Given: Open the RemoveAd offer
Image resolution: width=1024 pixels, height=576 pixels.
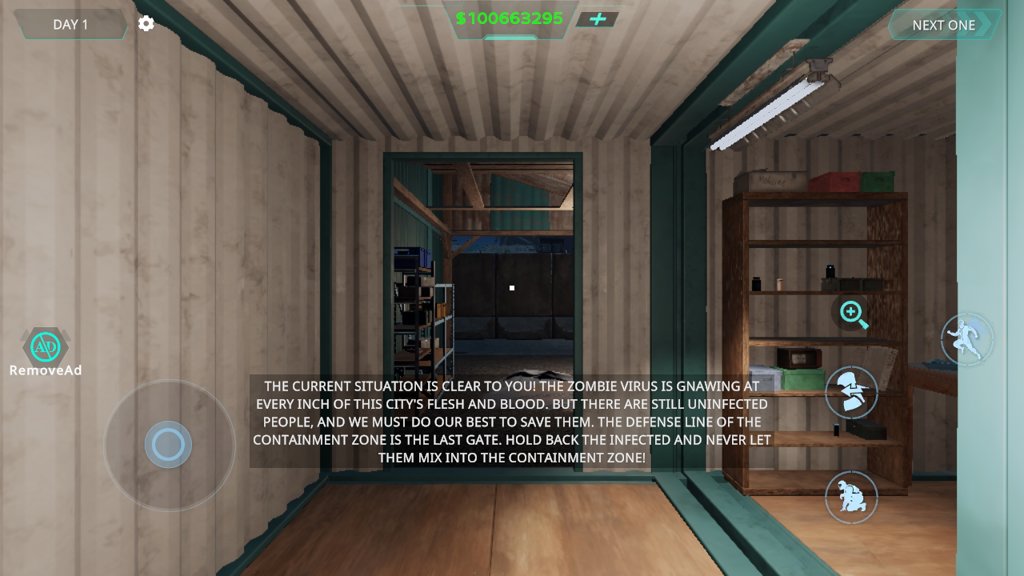Looking at the screenshot, I should [x=45, y=351].
